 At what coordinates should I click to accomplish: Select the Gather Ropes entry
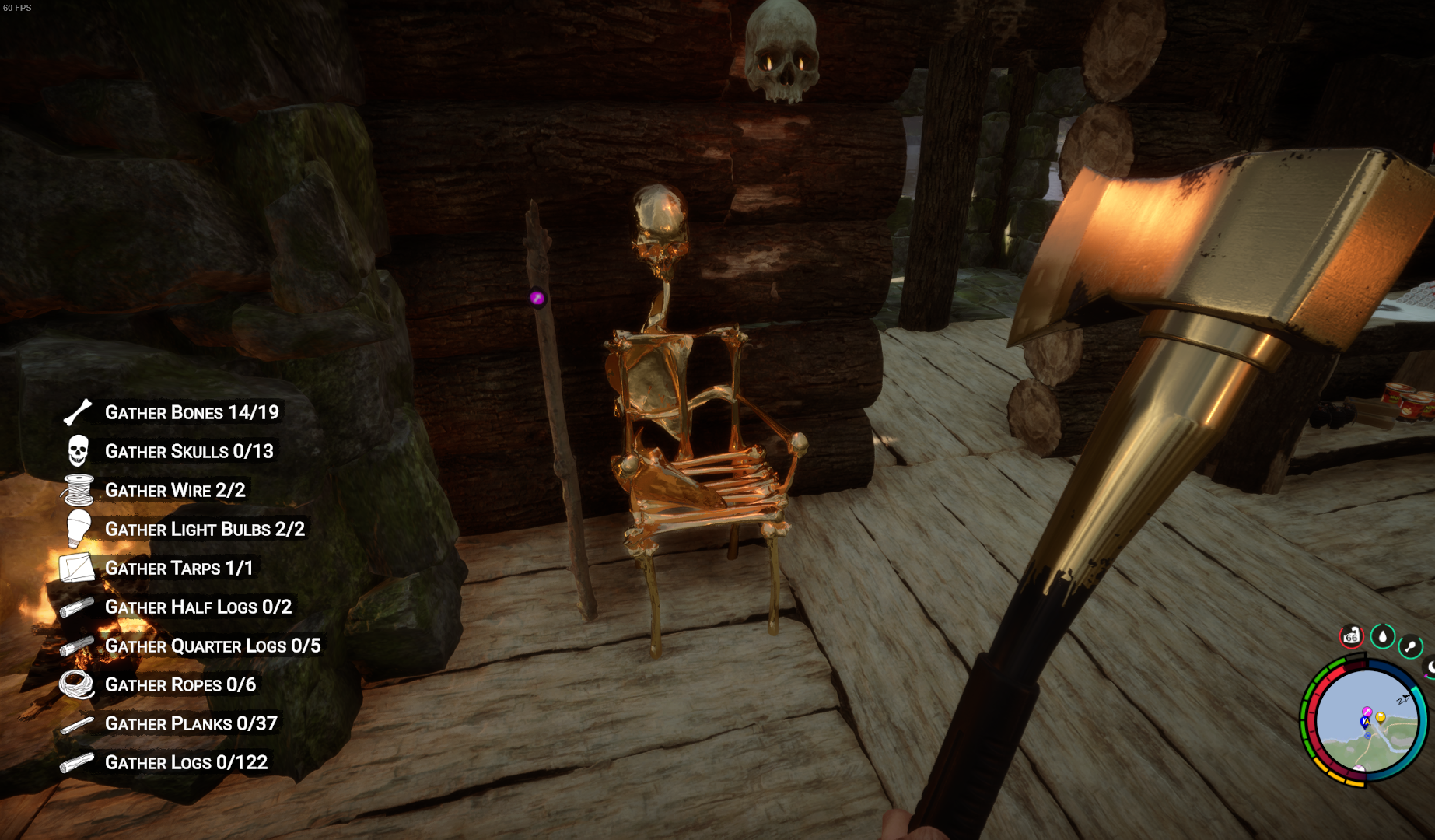tap(180, 684)
